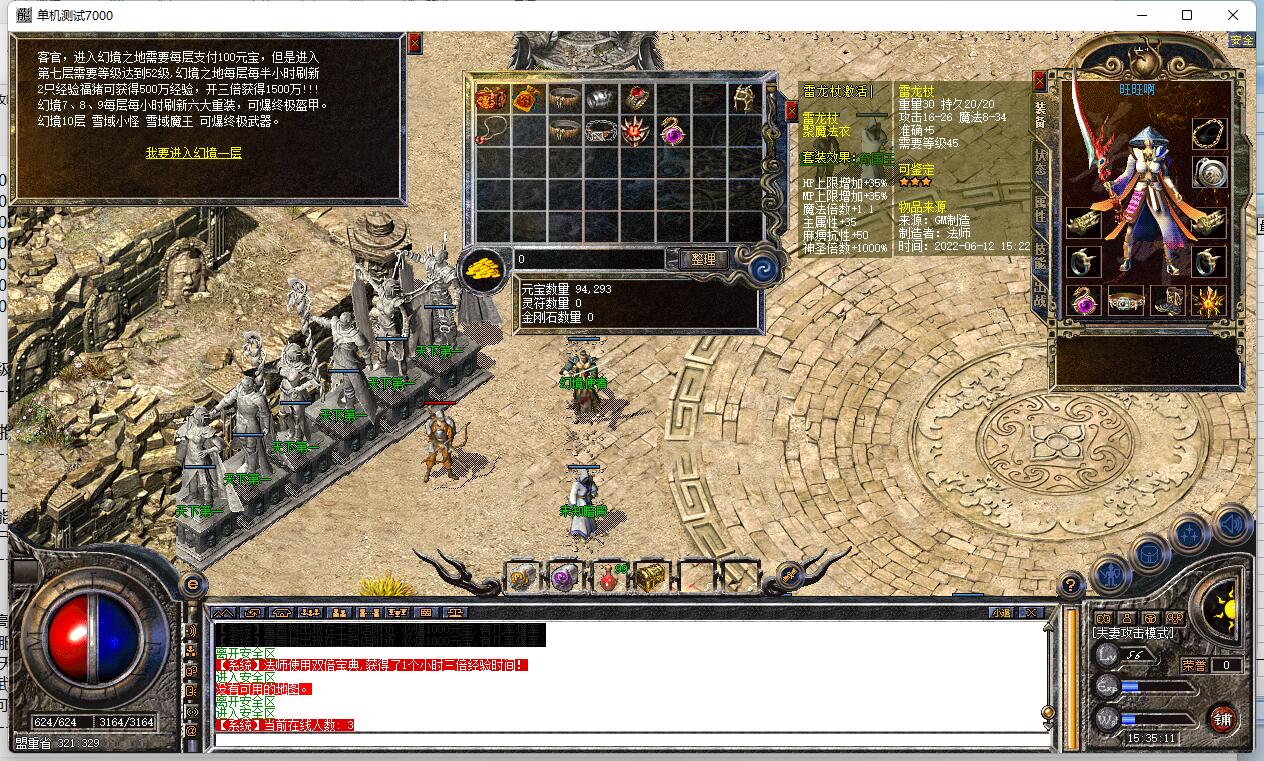Close the NPC dialogue window
Viewport: 1264px width, 761px height.
coord(415,43)
